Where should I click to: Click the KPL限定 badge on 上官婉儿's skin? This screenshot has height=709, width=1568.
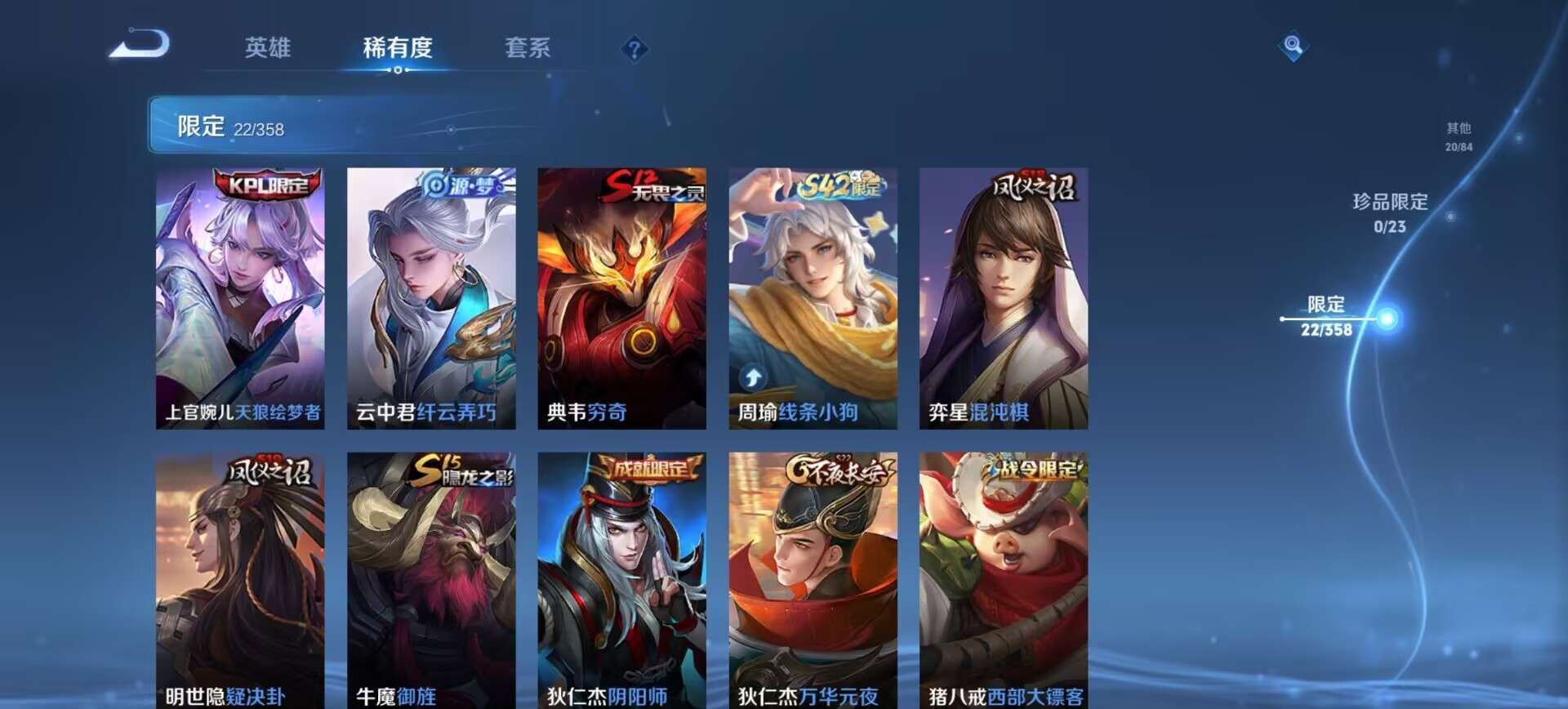tap(269, 185)
